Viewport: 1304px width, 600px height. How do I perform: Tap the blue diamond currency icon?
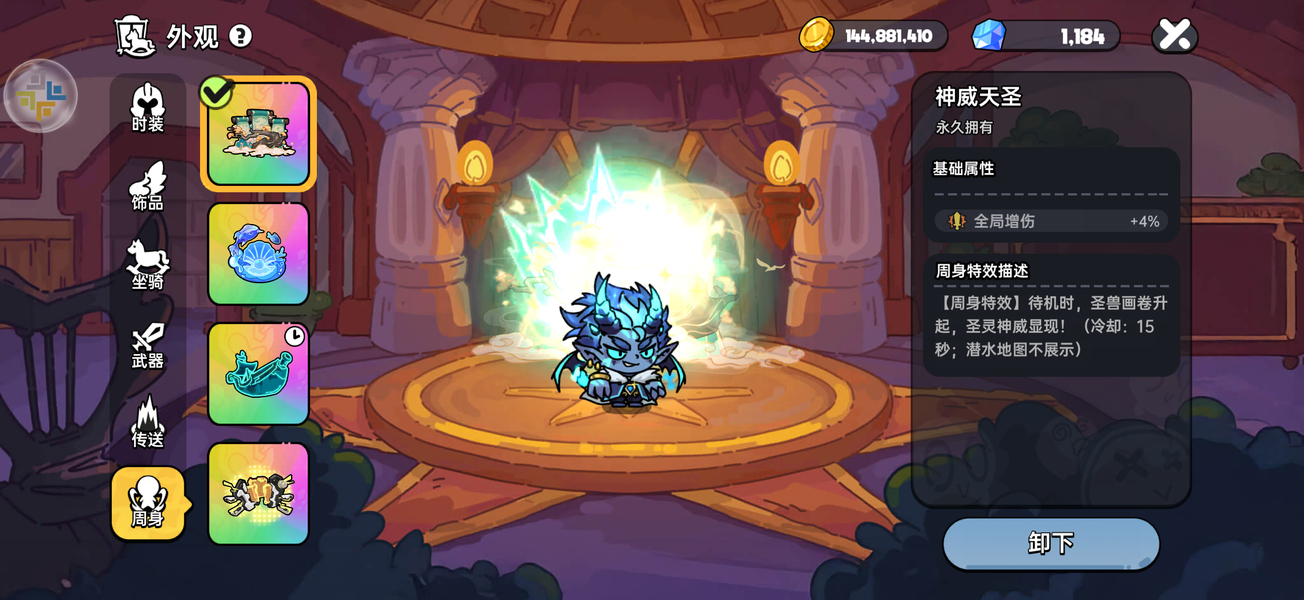[988, 36]
